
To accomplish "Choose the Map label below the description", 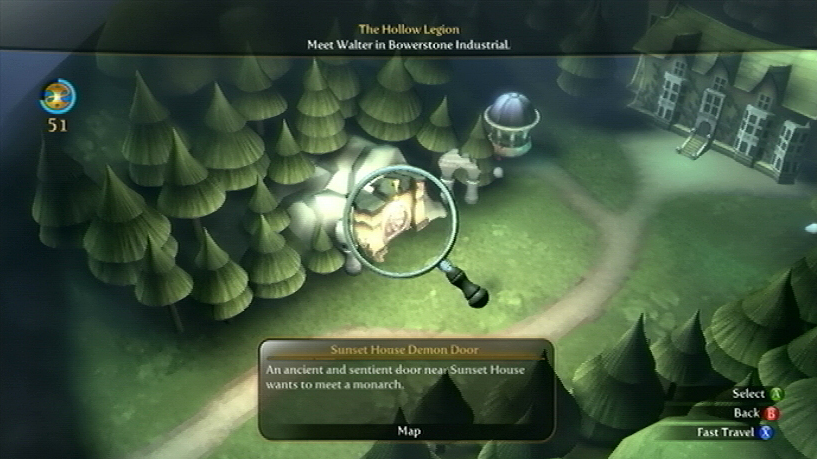I will coord(408,431).
